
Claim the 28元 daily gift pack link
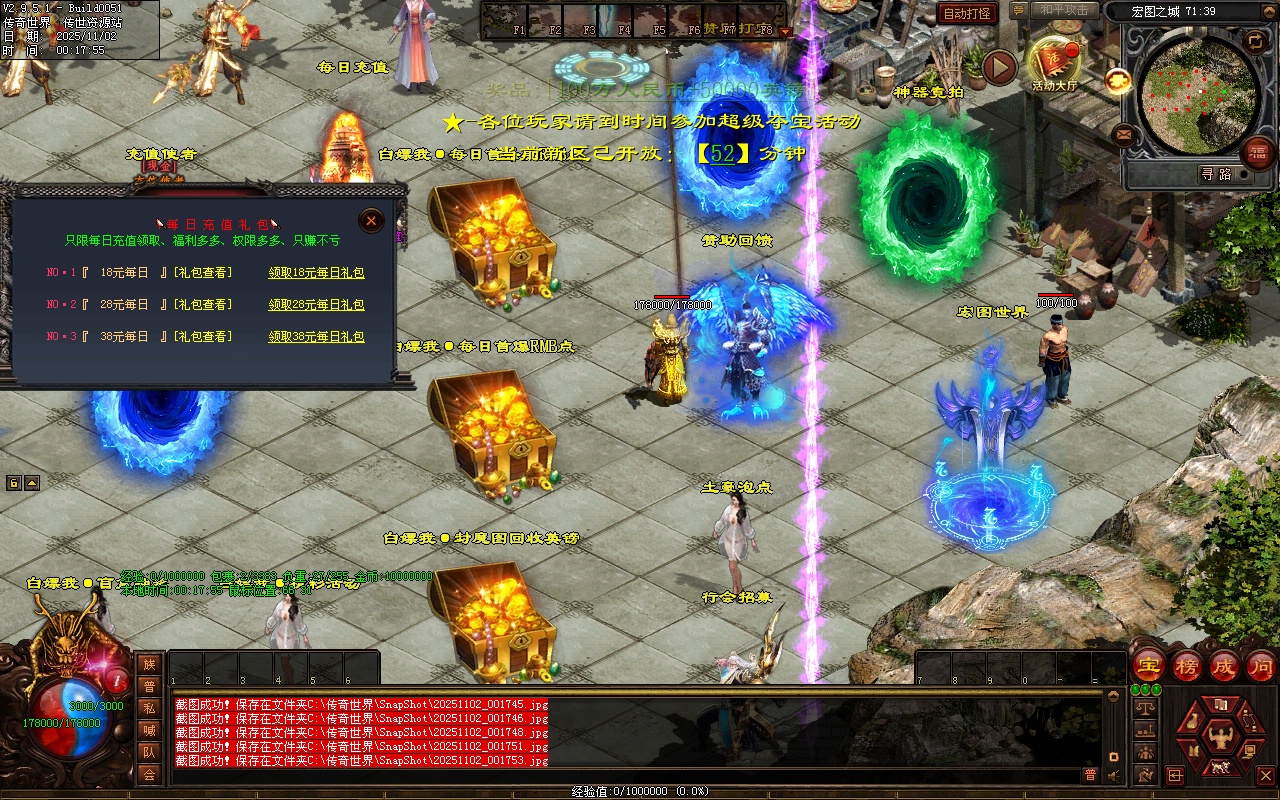(316, 304)
